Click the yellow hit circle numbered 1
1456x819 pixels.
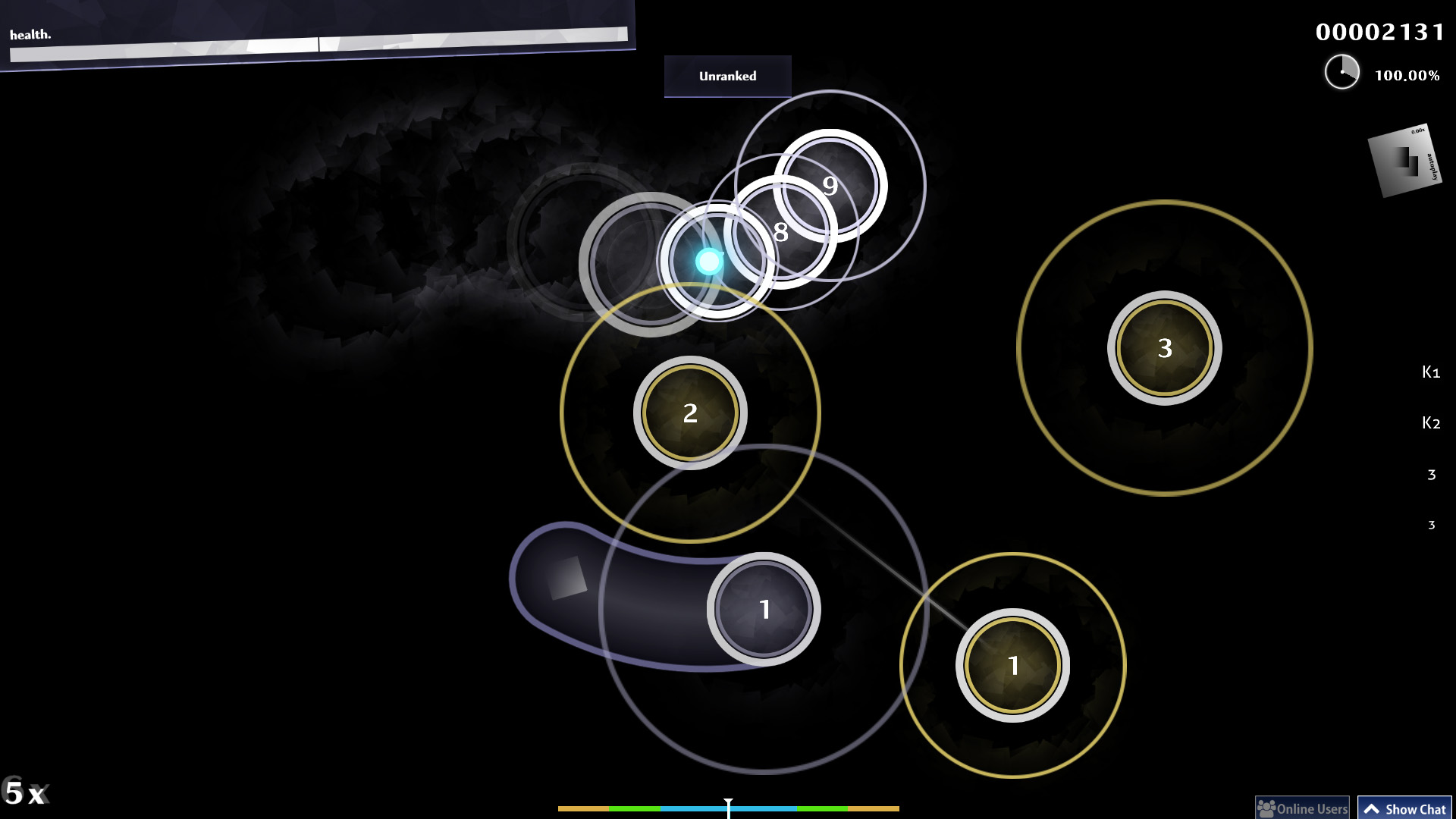point(1012,665)
